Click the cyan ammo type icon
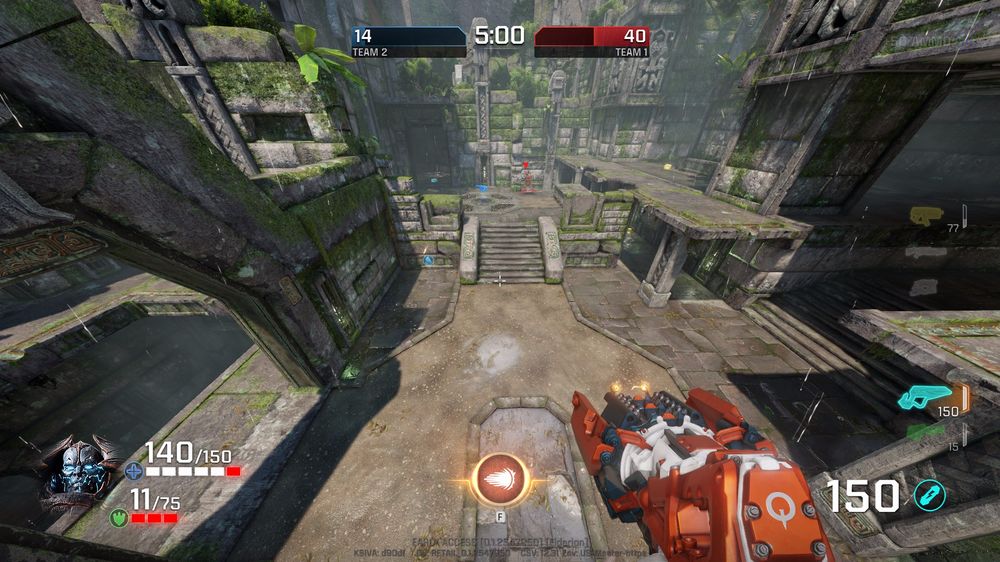1000x562 pixels. coord(929,495)
